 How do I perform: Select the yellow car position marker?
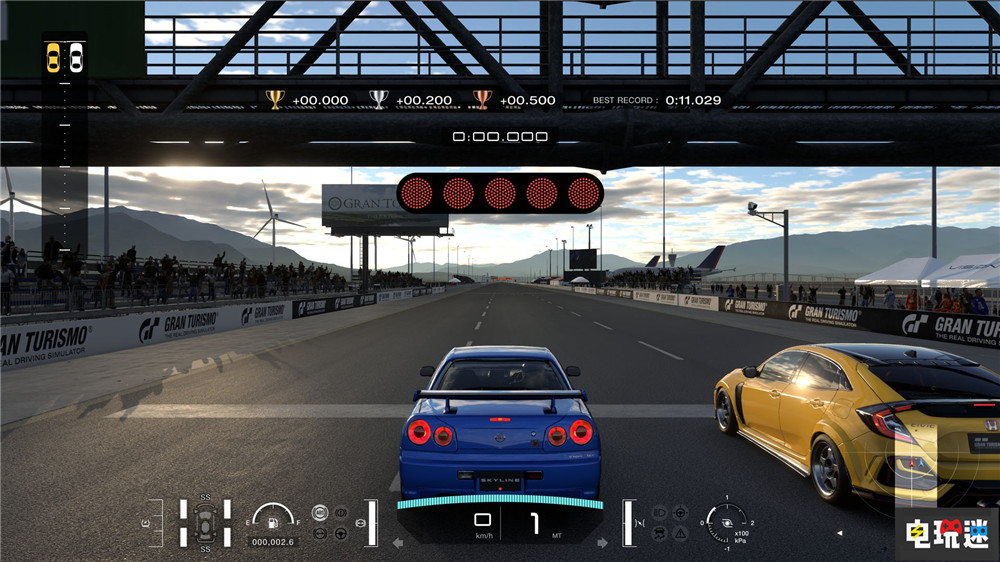[x=54, y=58]
